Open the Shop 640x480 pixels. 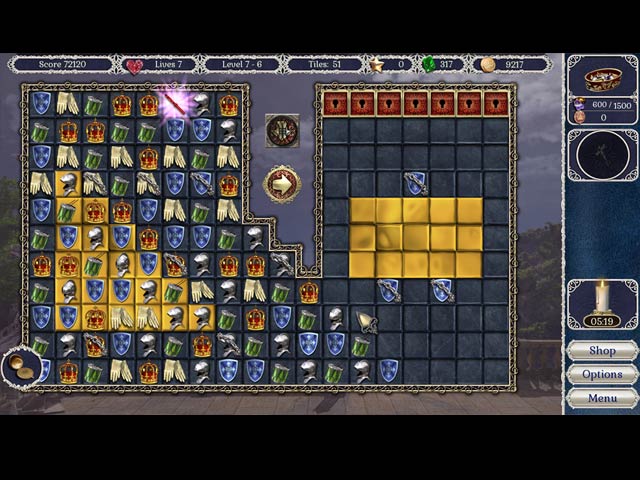coord(602,351)
